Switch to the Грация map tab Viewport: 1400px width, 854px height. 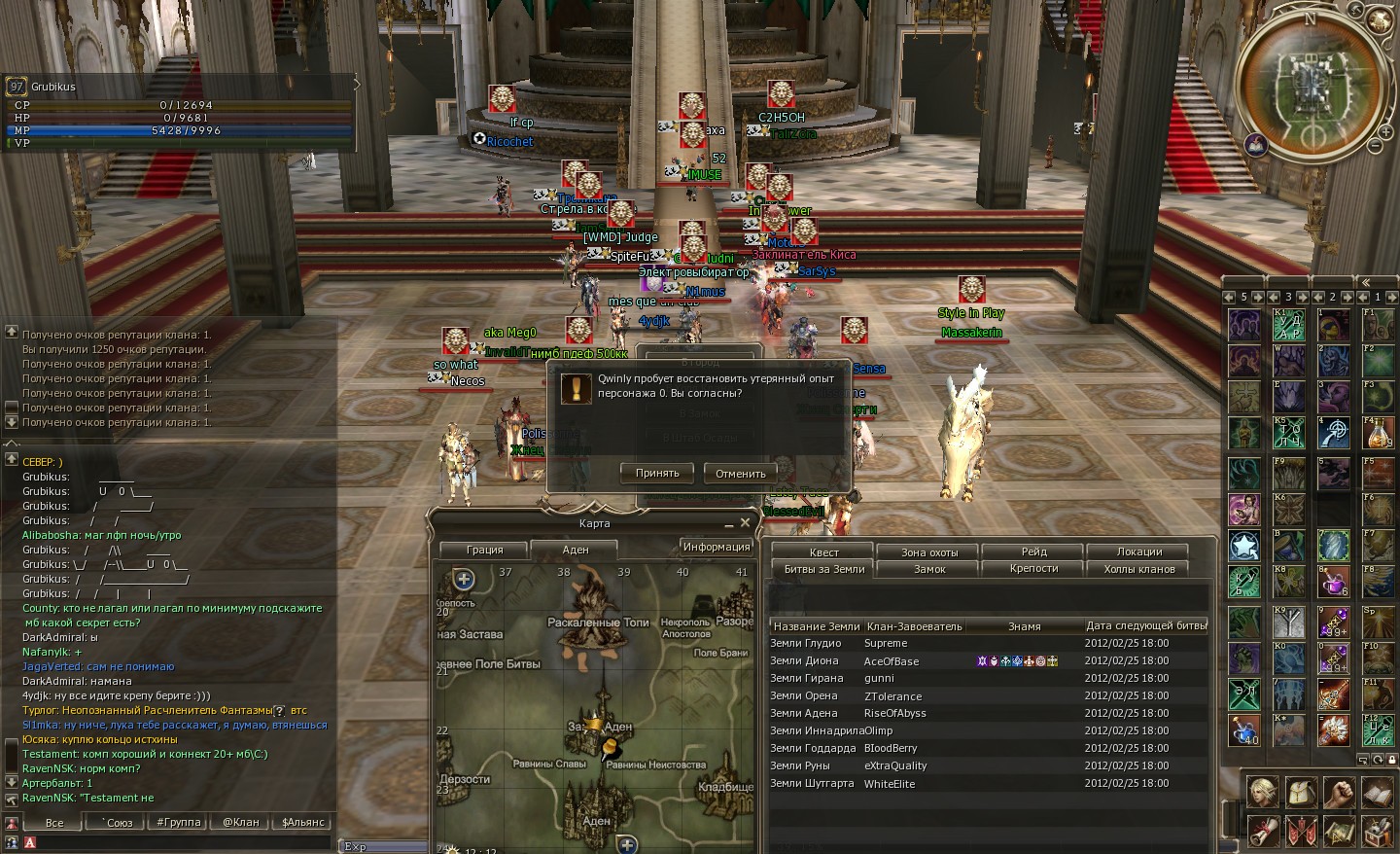click(484, 550)
